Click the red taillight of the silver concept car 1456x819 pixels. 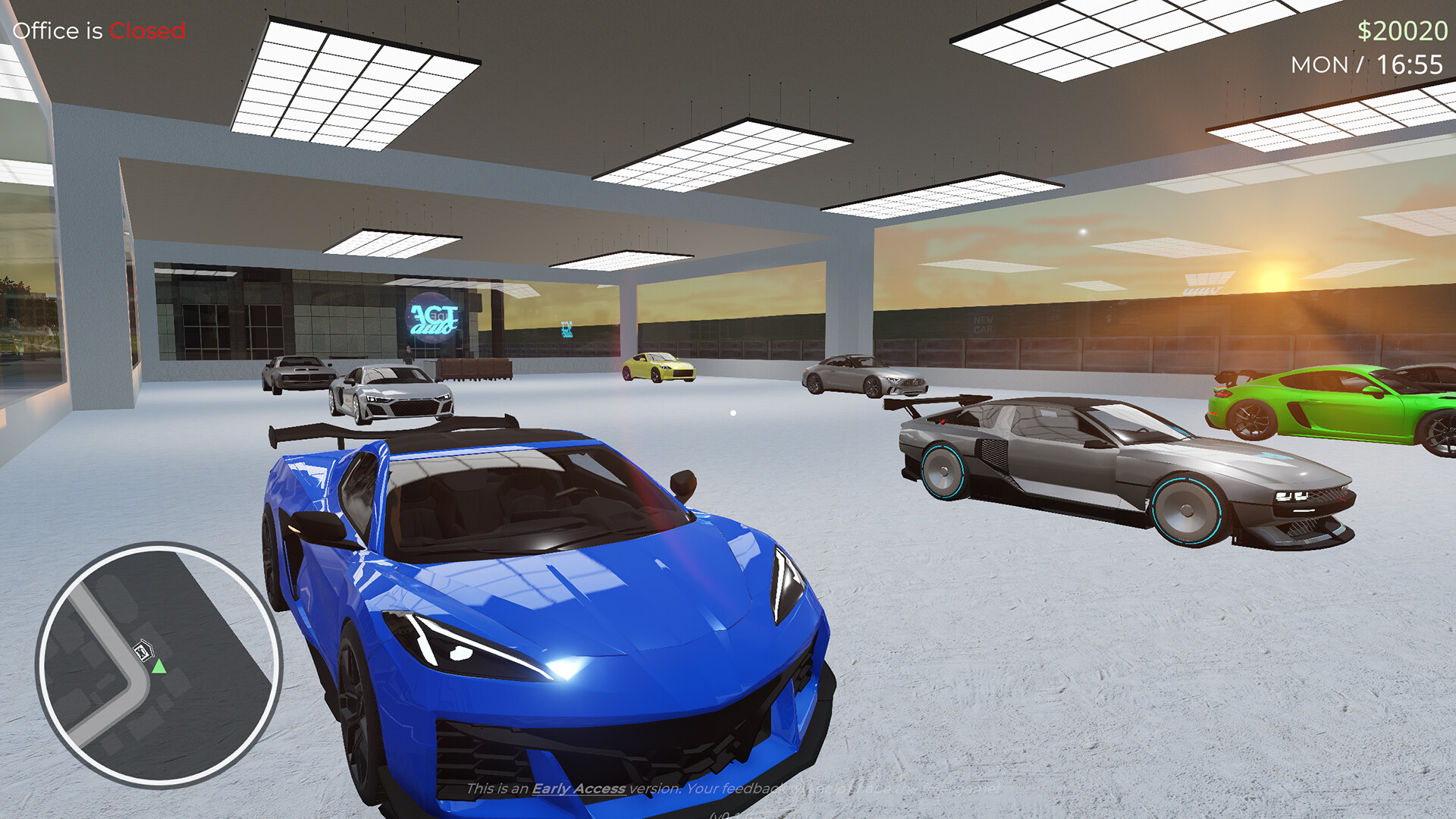[943, 422]
